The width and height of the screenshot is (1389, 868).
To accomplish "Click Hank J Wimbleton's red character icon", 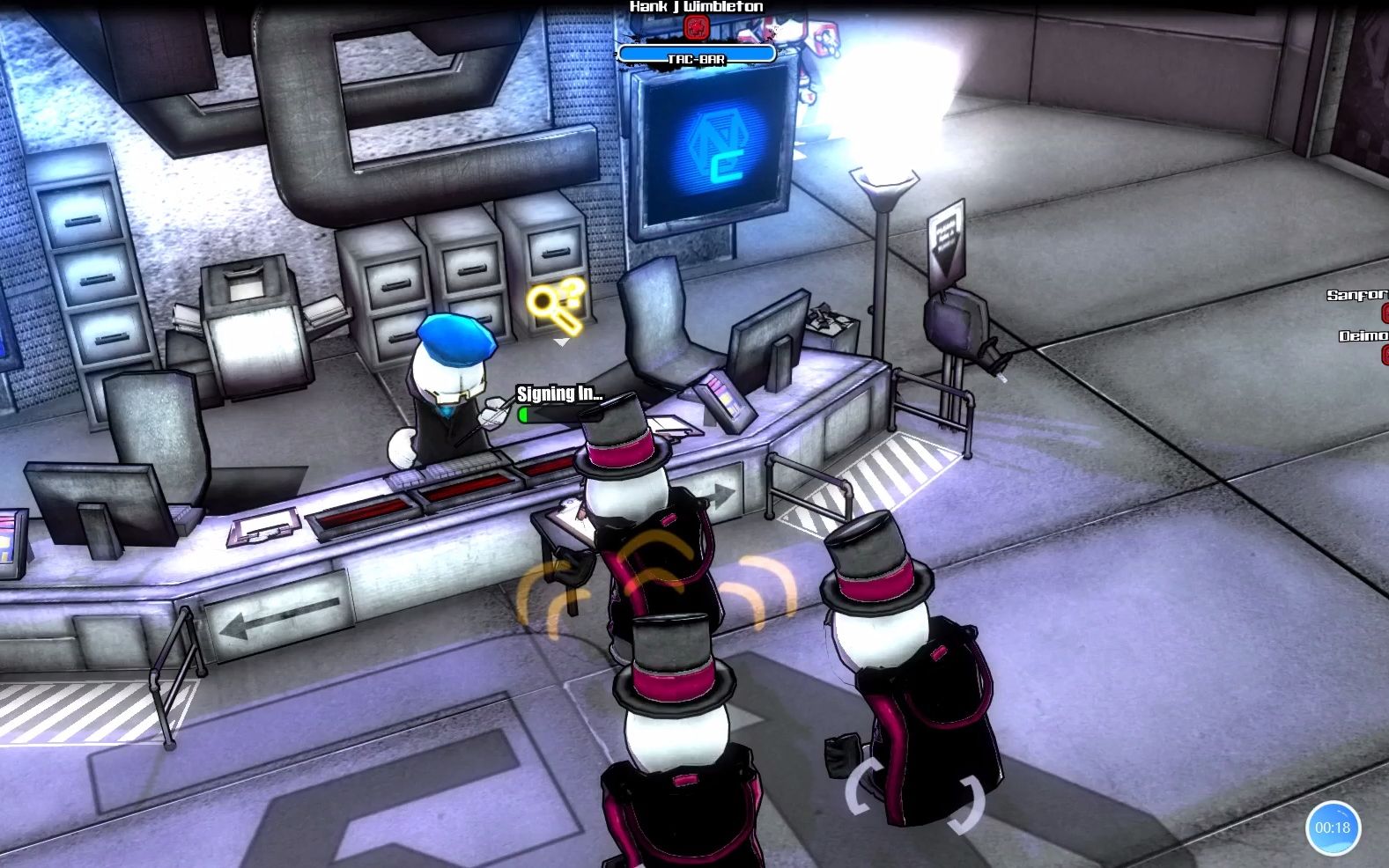I will pyautogui.click(x=696, y=28).
